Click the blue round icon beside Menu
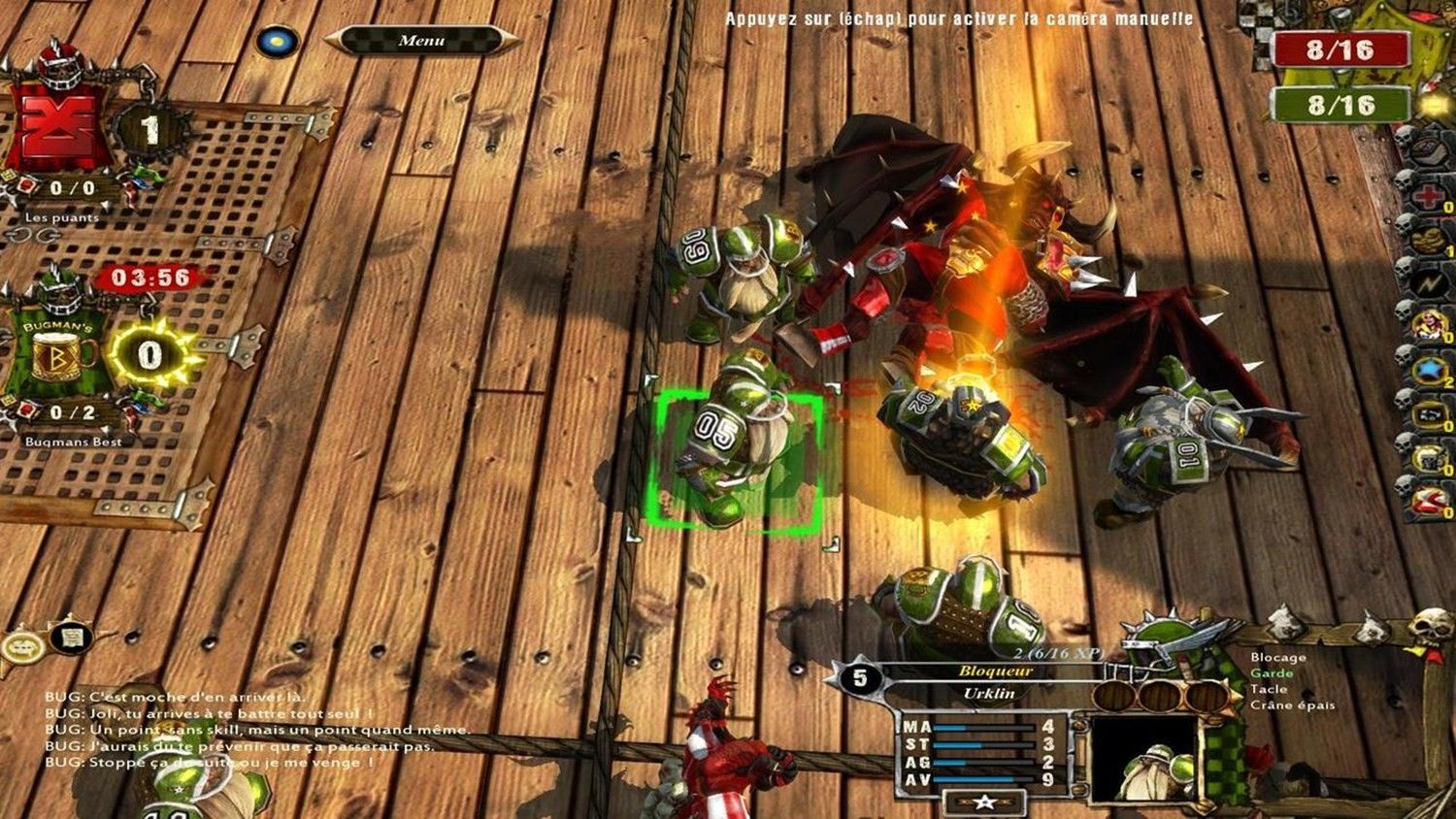Image resolution: width=1456 pixels, height=819 pixels. point(279,41)
